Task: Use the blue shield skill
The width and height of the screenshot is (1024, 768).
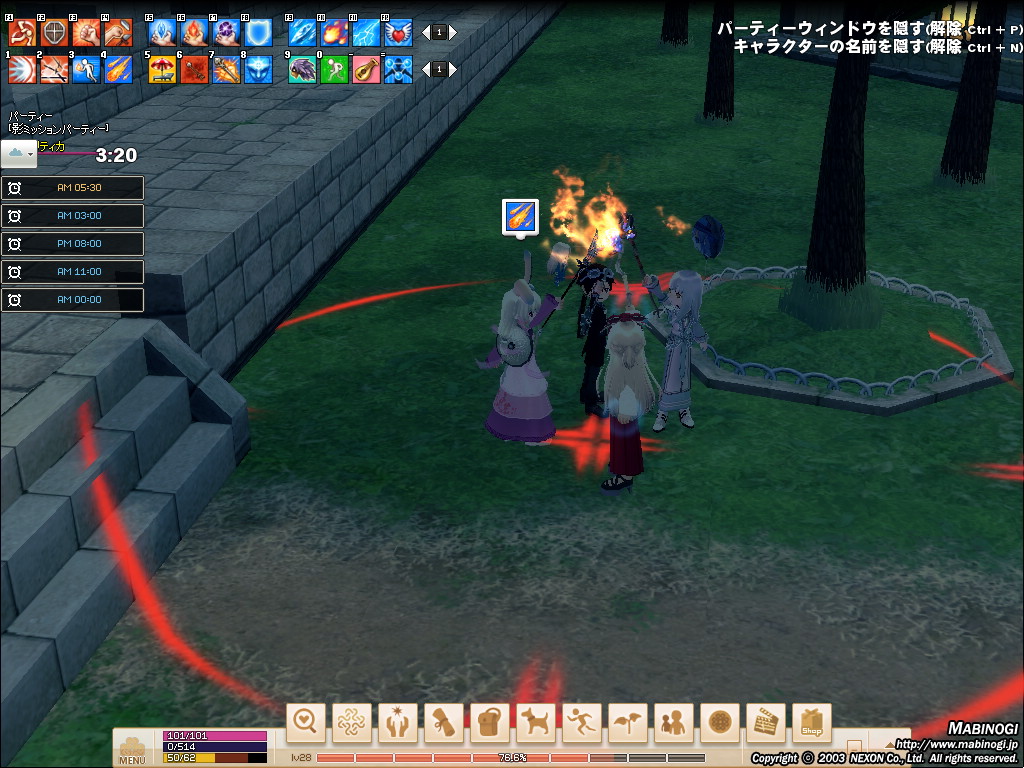Action: click(x=257, y=32)
